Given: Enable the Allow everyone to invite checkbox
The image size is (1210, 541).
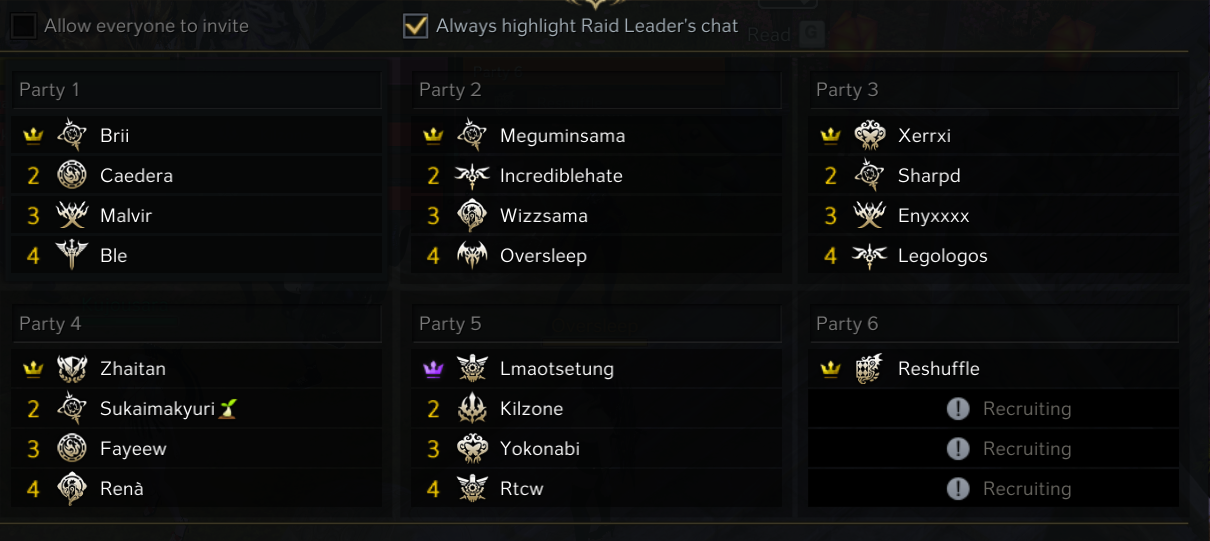Looking at the screenshot, I should point(24,26).
